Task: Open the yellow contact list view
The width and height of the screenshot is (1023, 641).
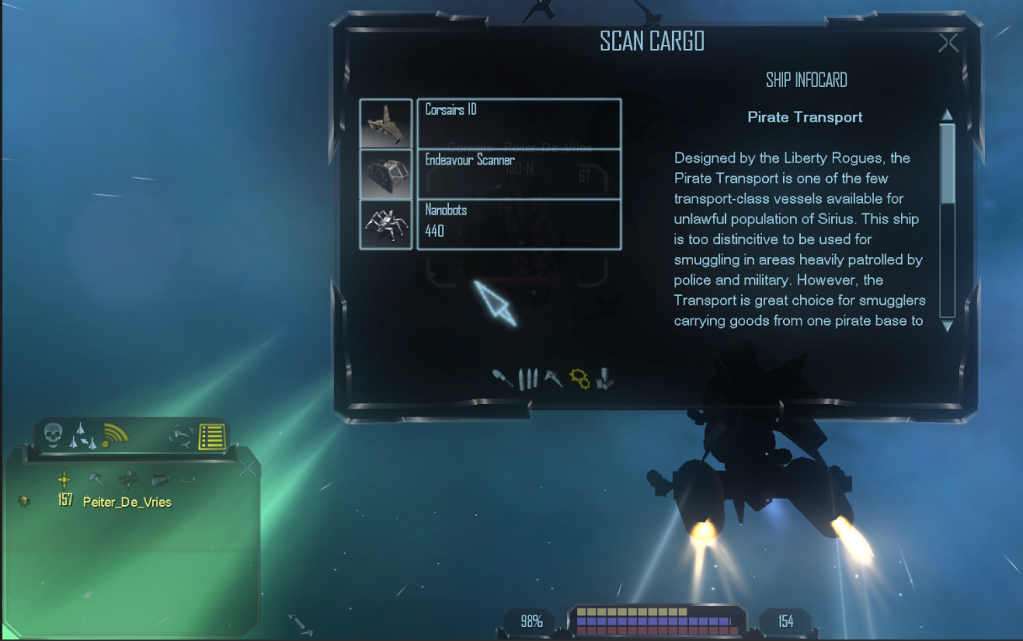Action: 210,437
